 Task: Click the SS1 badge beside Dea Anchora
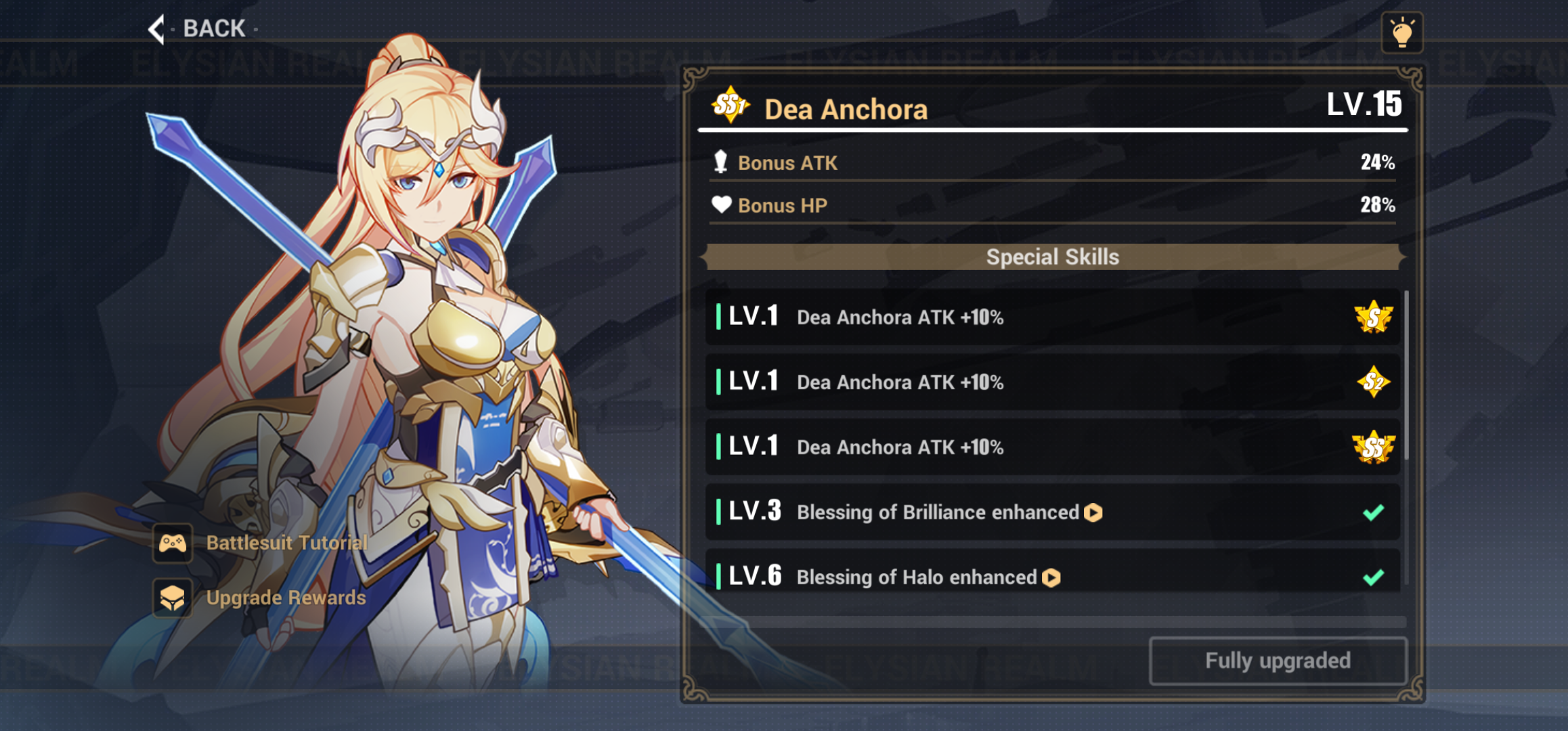point(731,107)
